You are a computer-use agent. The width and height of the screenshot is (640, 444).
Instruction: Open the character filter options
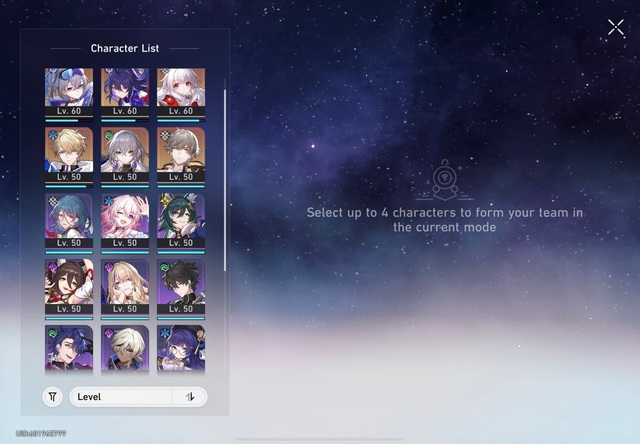coord(53,397)
